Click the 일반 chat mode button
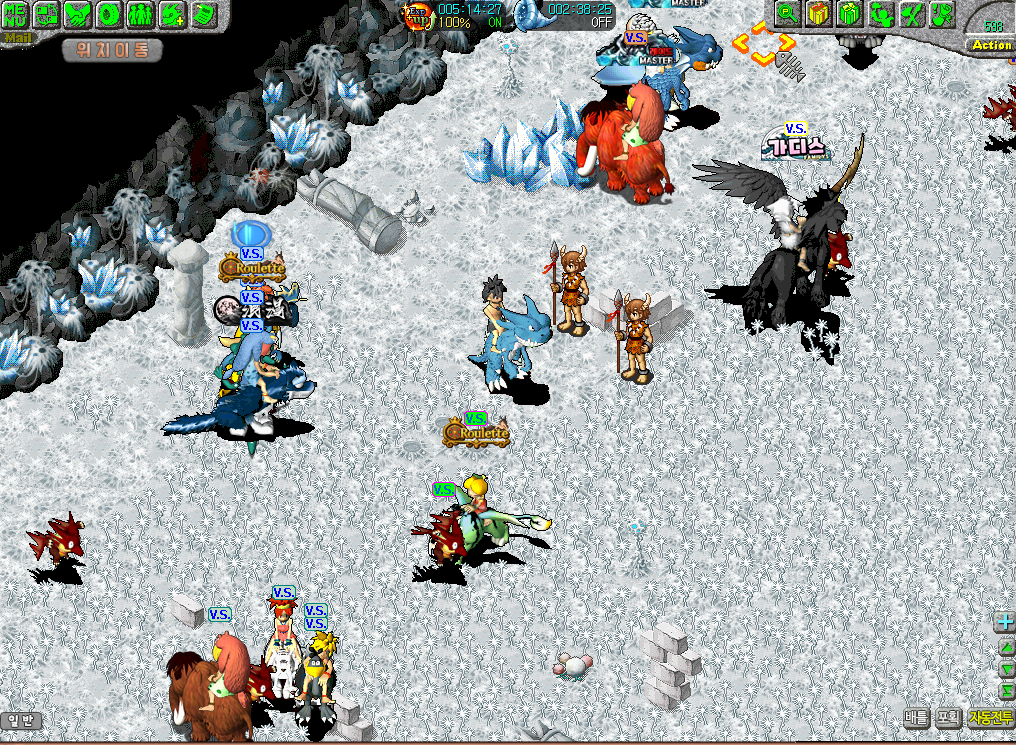 pos(21,720)
